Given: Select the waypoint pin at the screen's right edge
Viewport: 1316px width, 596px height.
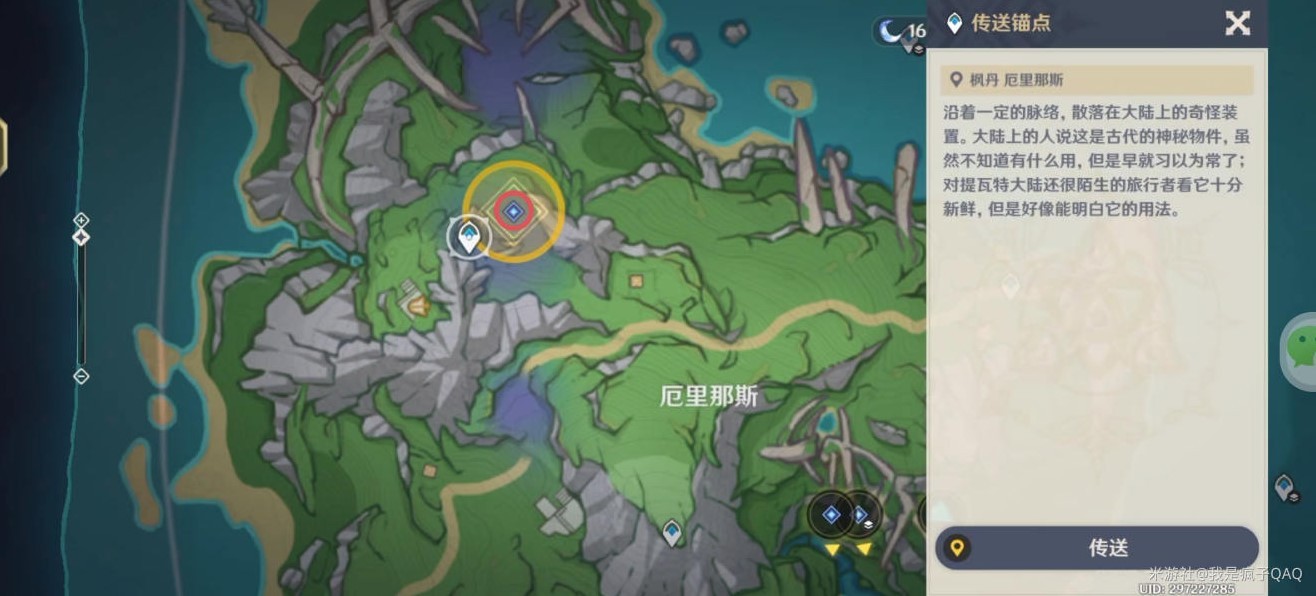Looking at the screenshot, I should (x=1287, y=488).
